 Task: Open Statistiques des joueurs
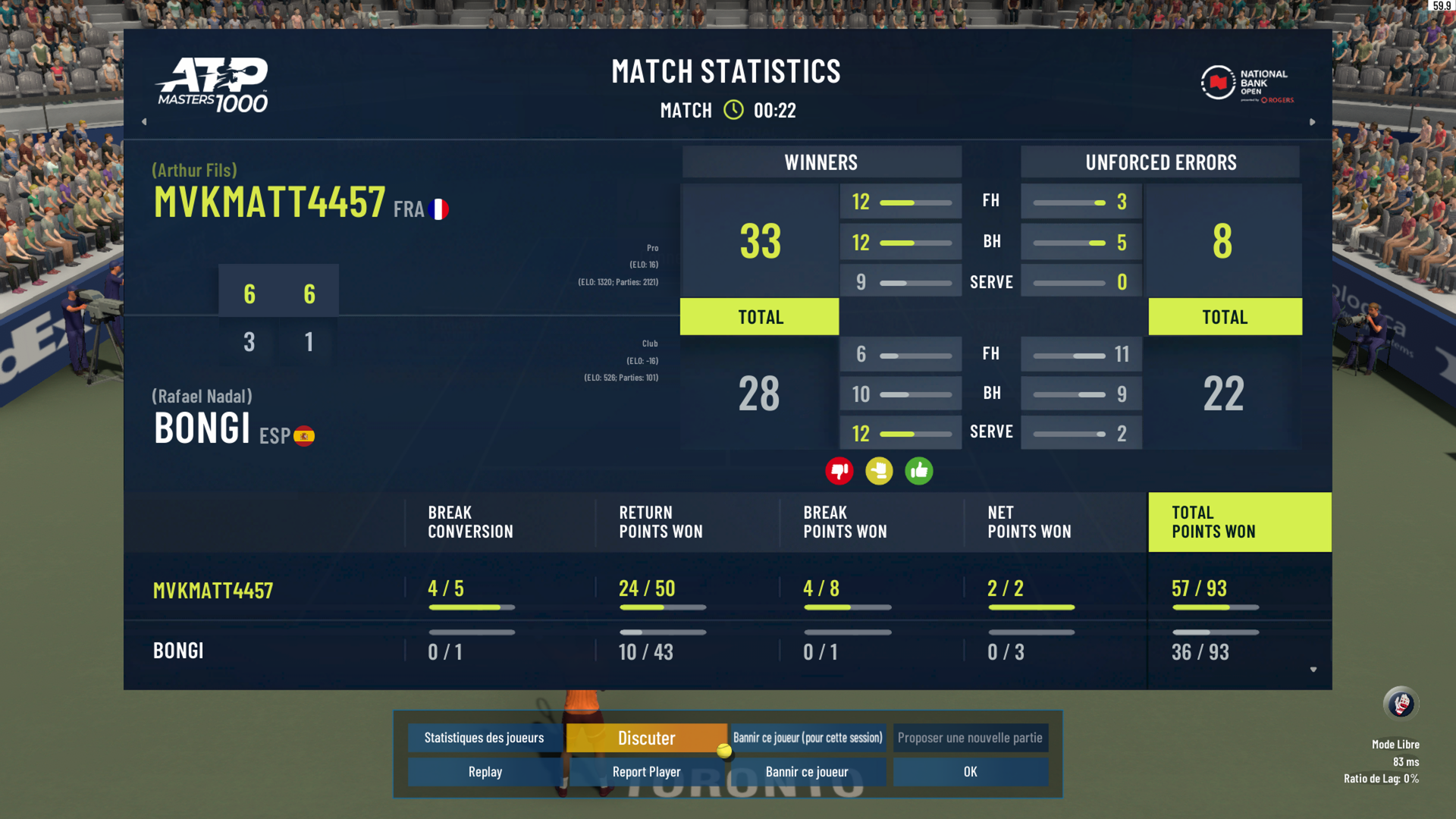pos(484,738)
